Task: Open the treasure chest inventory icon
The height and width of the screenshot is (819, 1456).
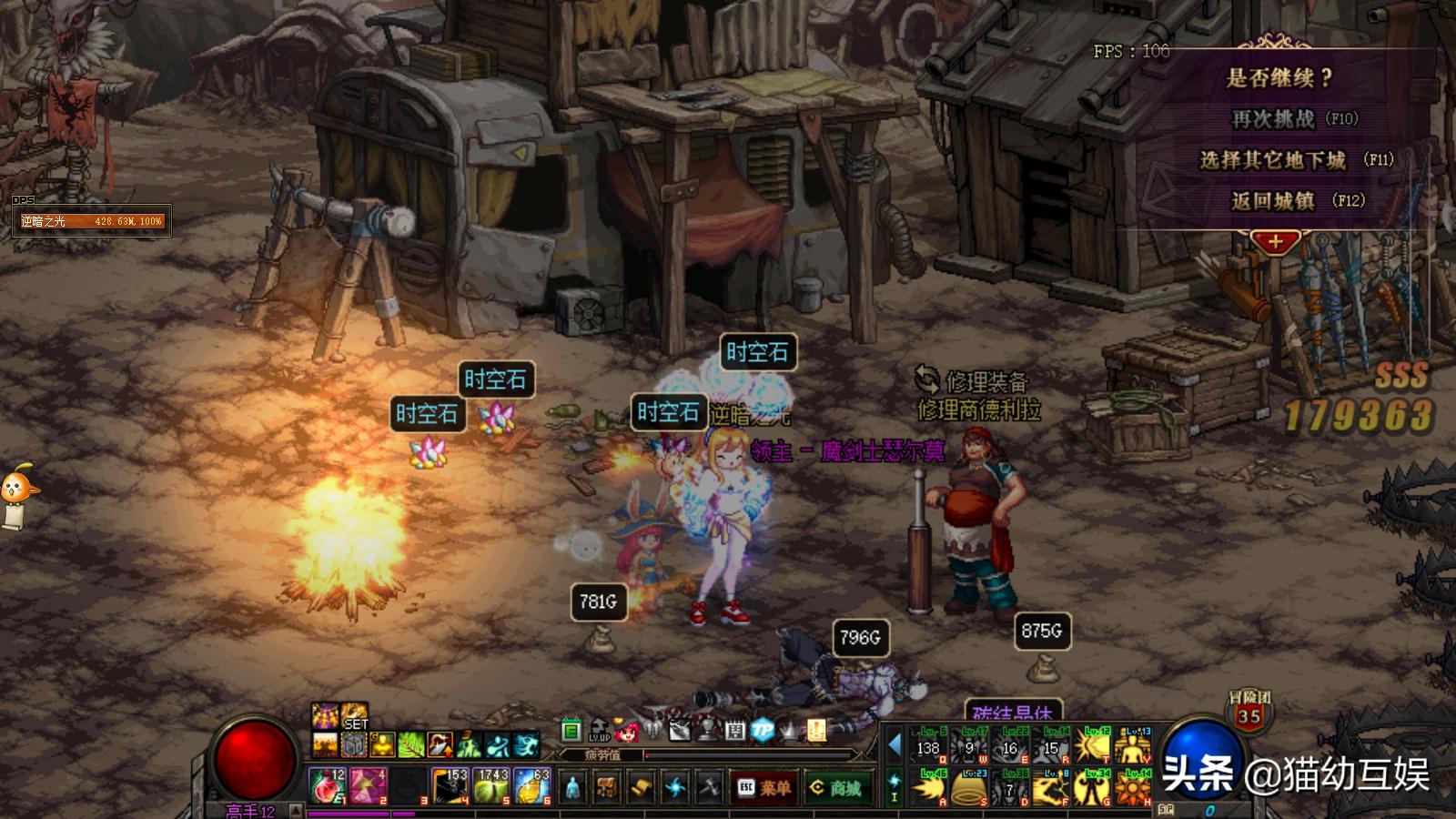Action: pyautogui.click(x=606, y=787)
